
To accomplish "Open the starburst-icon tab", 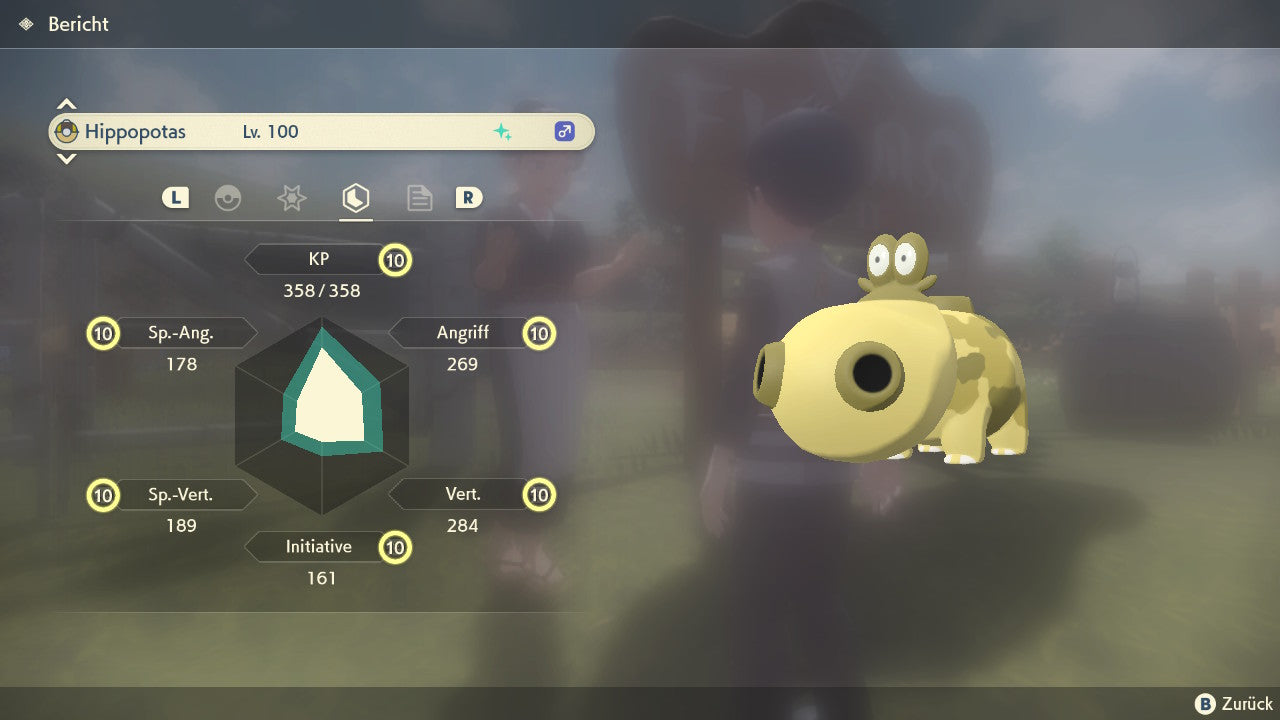I will pyautogui.click(x=291, y=198).
